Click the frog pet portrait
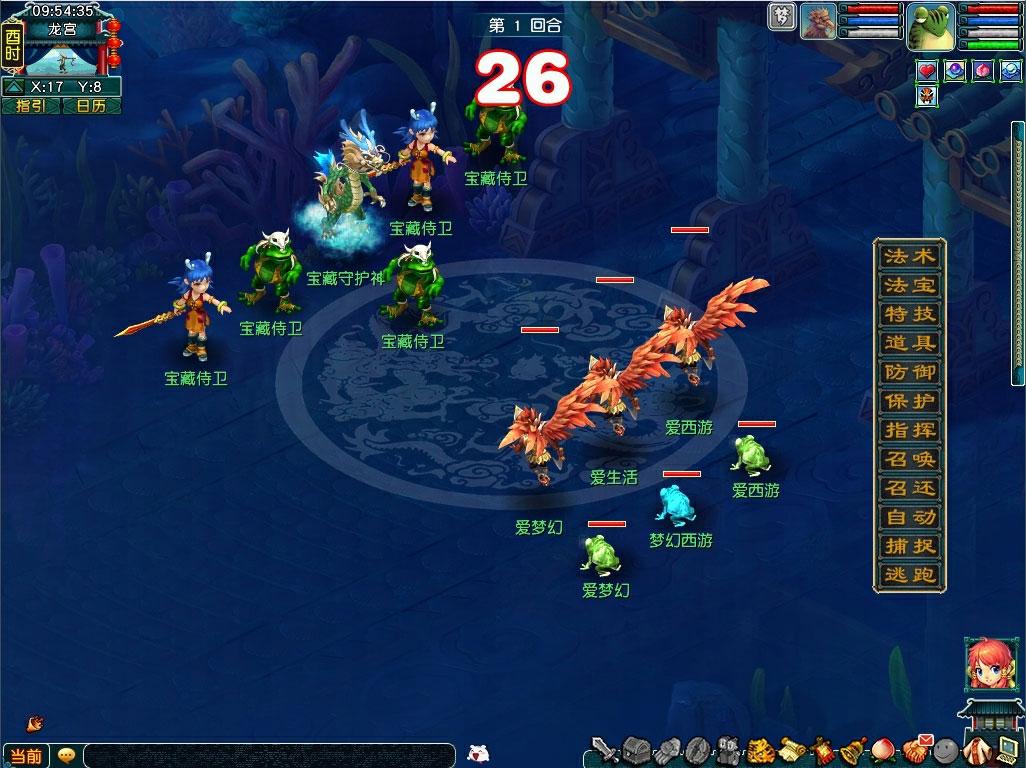The image size is (1026, 768). [930, 26]
